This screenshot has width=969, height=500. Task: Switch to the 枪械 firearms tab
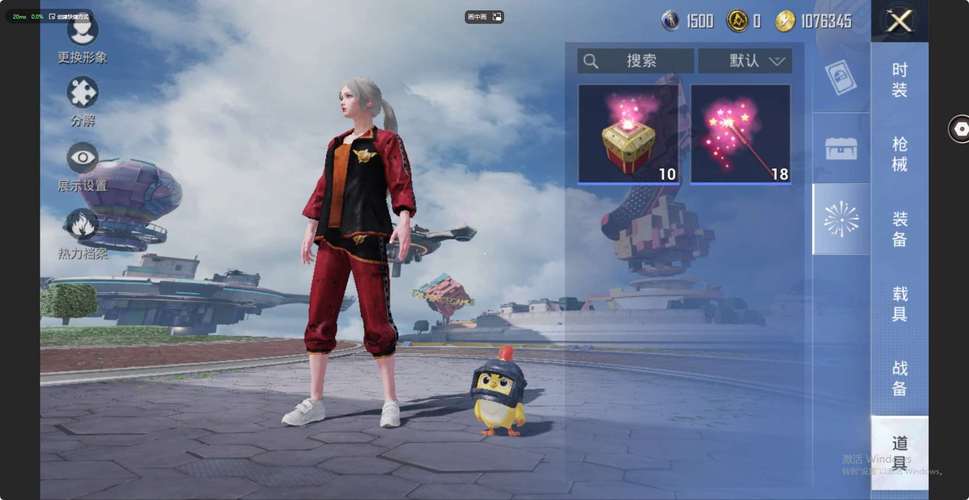click(899, 153)
